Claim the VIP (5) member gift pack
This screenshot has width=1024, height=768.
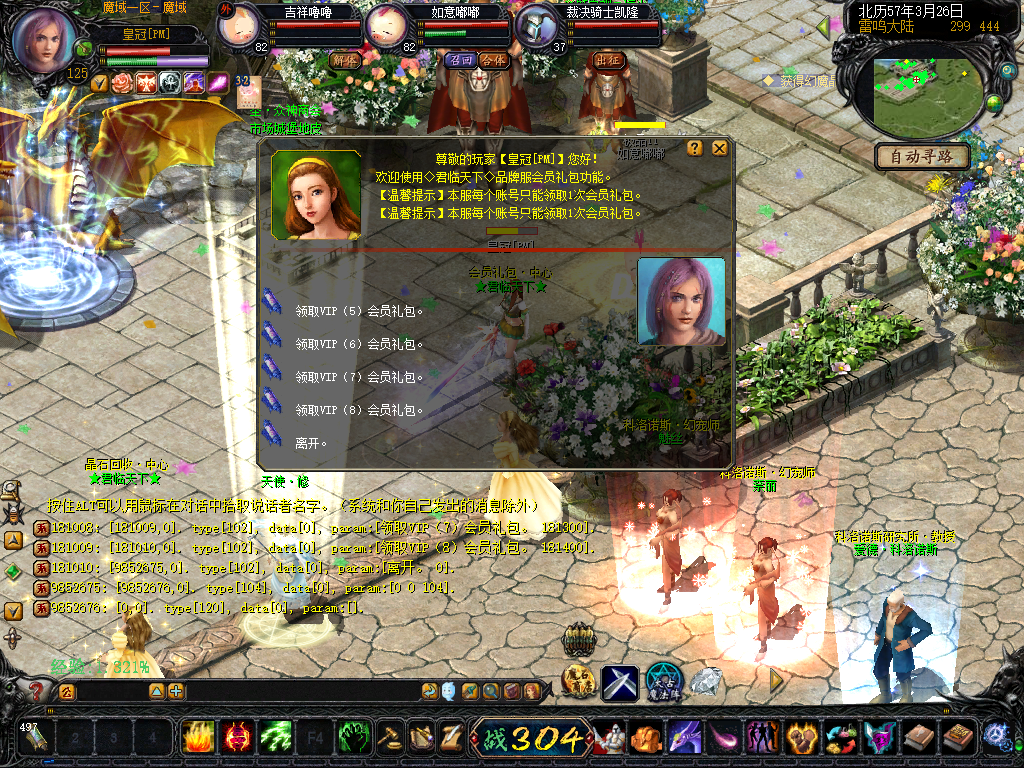coord(359,311)
